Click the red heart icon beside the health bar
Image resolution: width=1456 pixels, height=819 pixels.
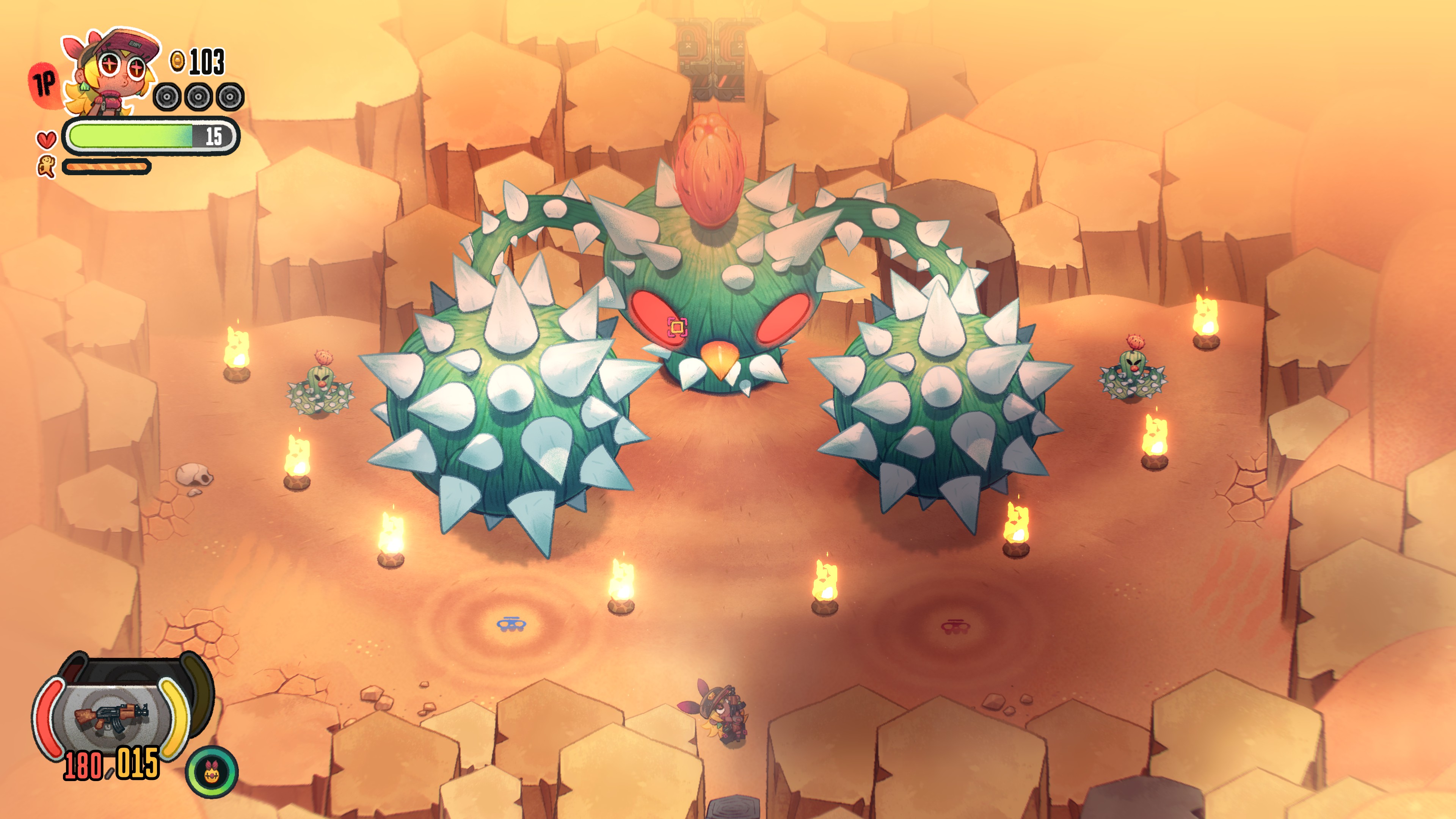click(x=47, y=139)
